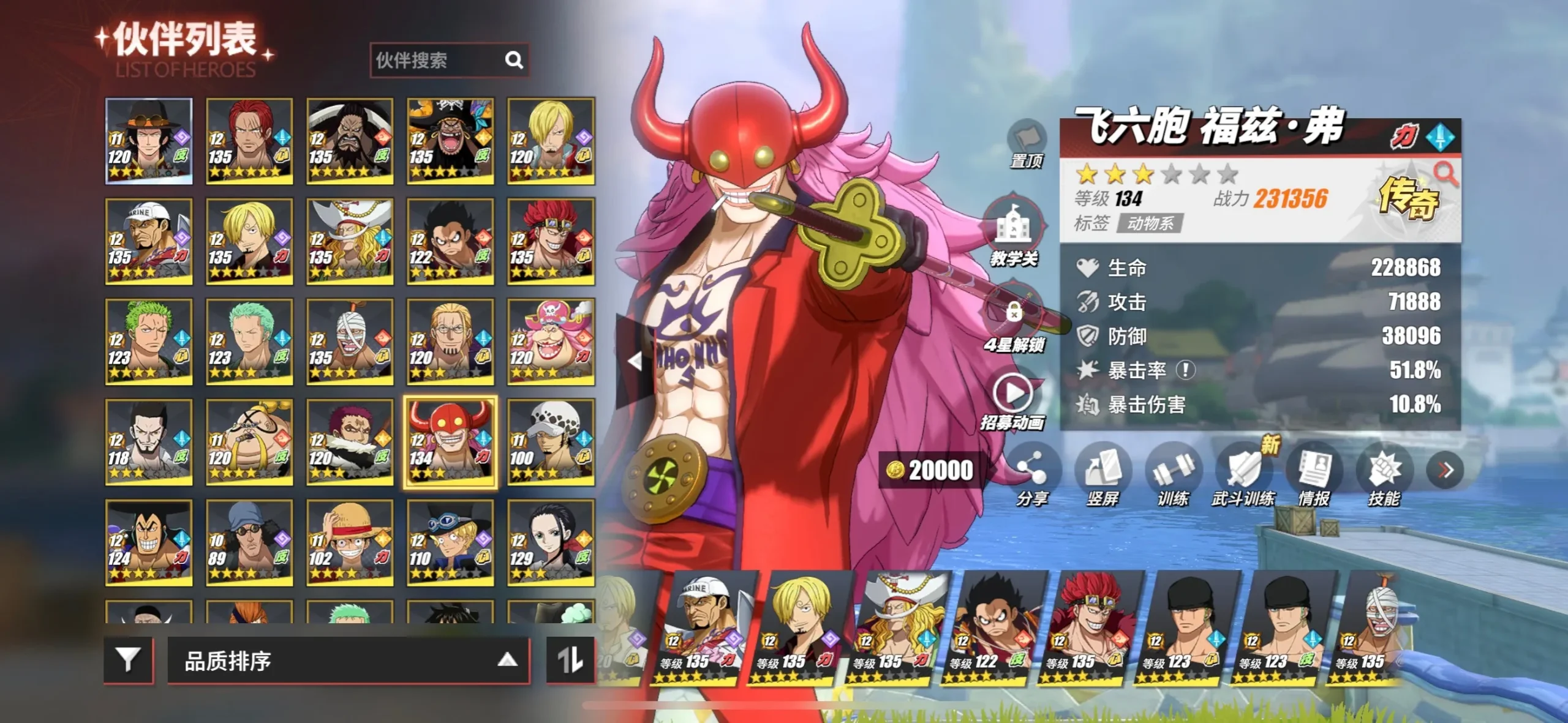The image size is (1568, 723).
Task: Click the magnifier on the 传奇 rarity badge
Action: click(1445, 174)
